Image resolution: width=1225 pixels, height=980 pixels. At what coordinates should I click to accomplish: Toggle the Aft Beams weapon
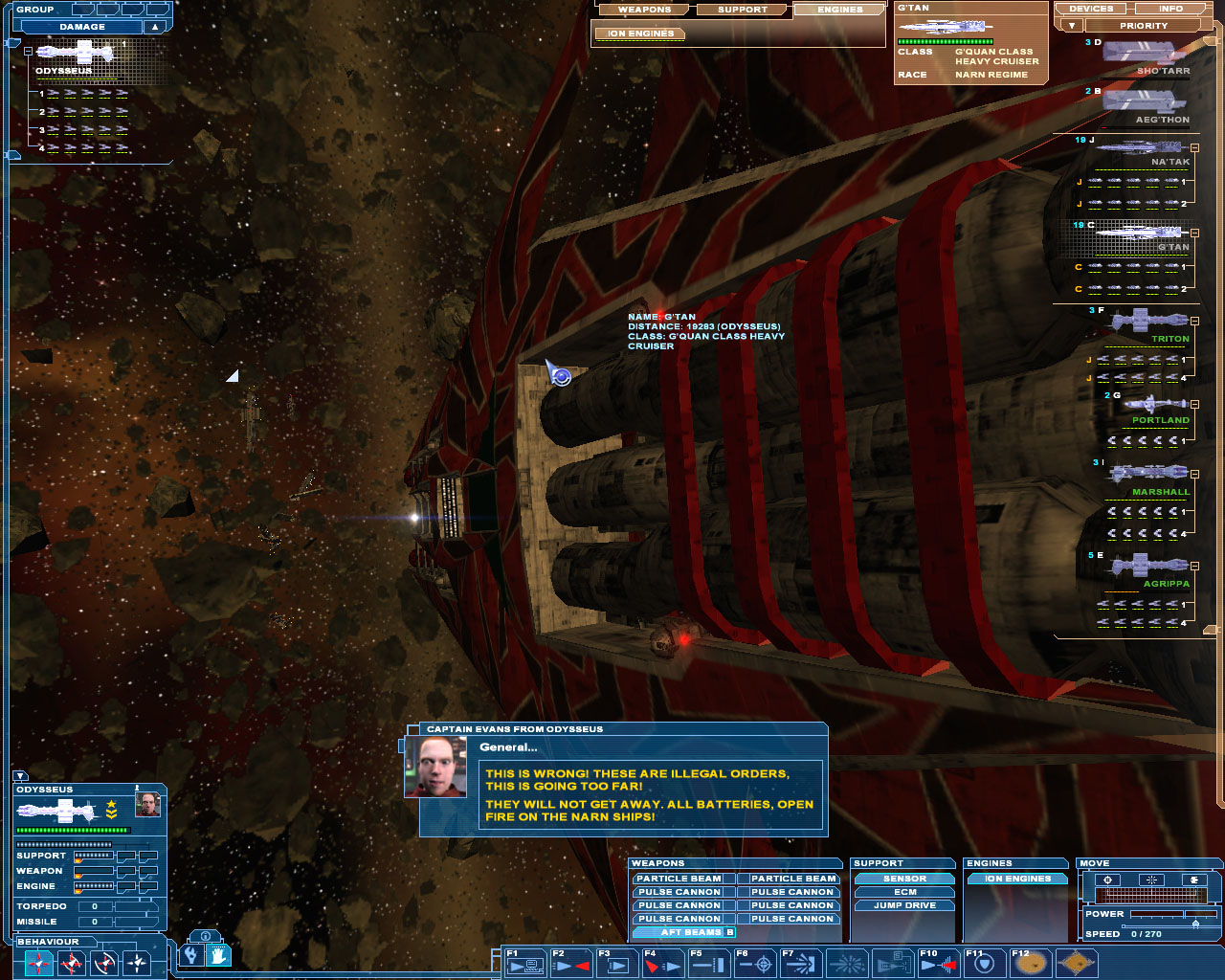click(683, 932)
